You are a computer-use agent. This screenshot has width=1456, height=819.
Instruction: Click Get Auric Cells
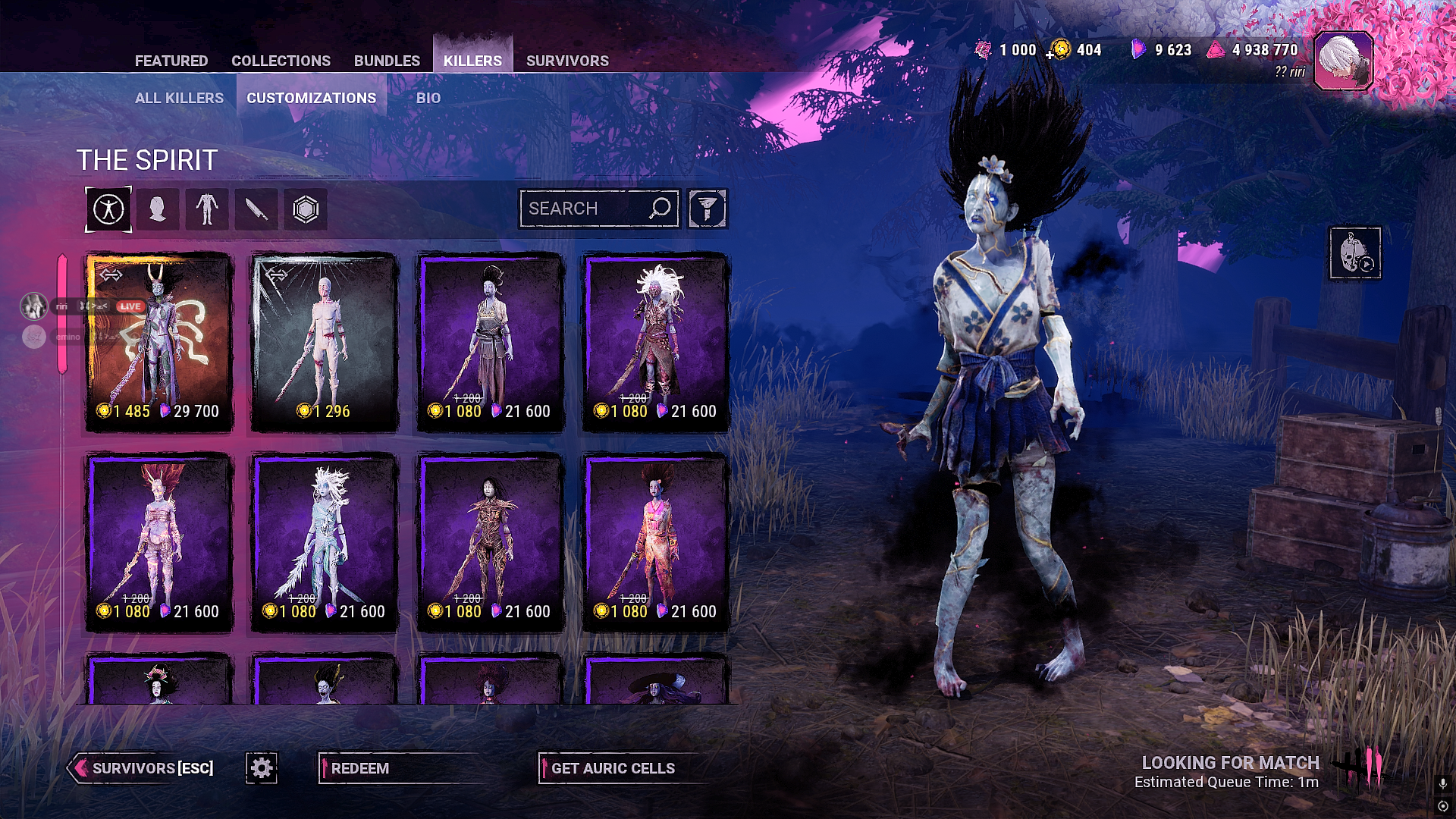coord(613,768)
